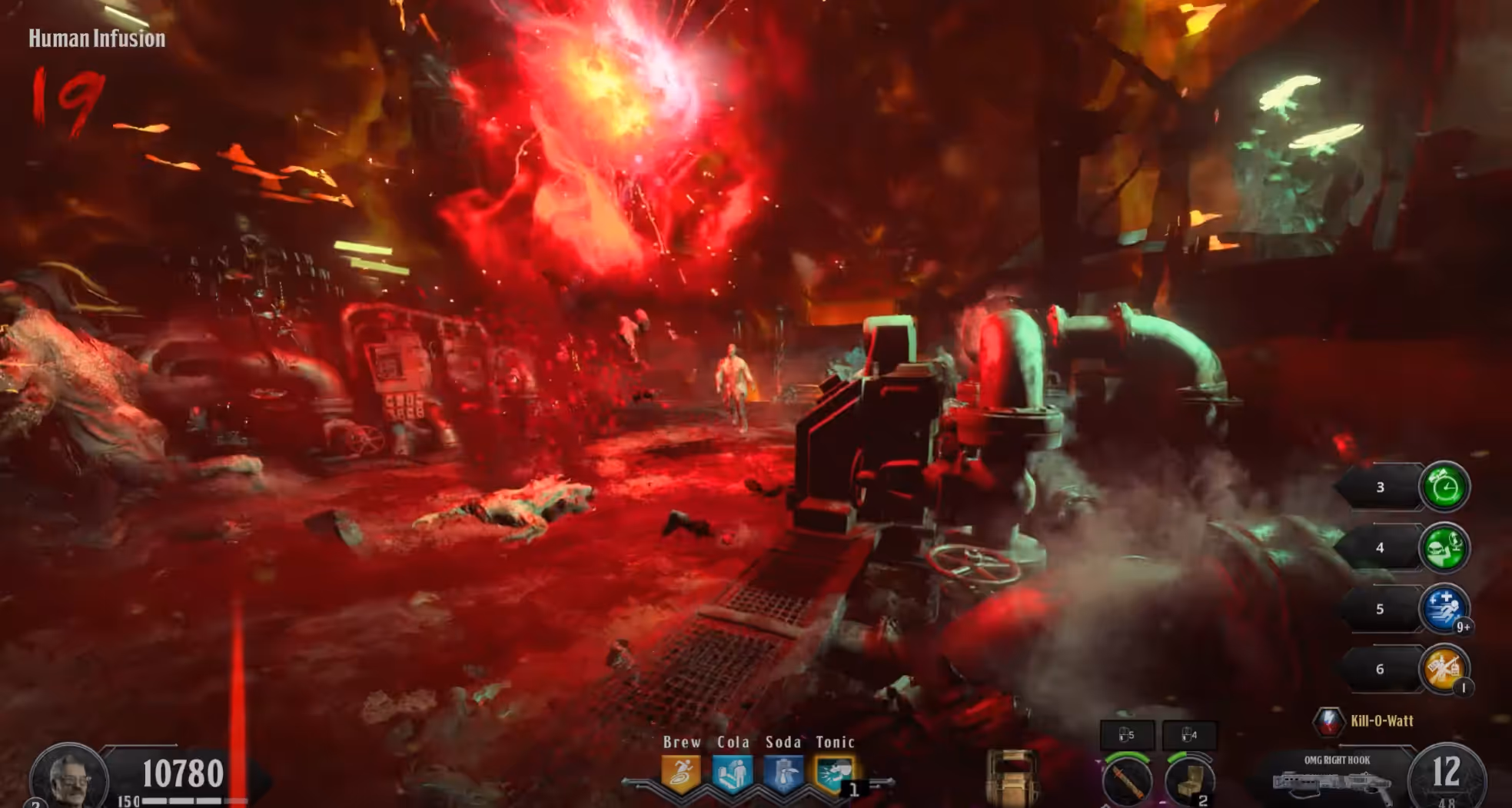Activate the green alarm clock elixir

[x=1444, y=487]
